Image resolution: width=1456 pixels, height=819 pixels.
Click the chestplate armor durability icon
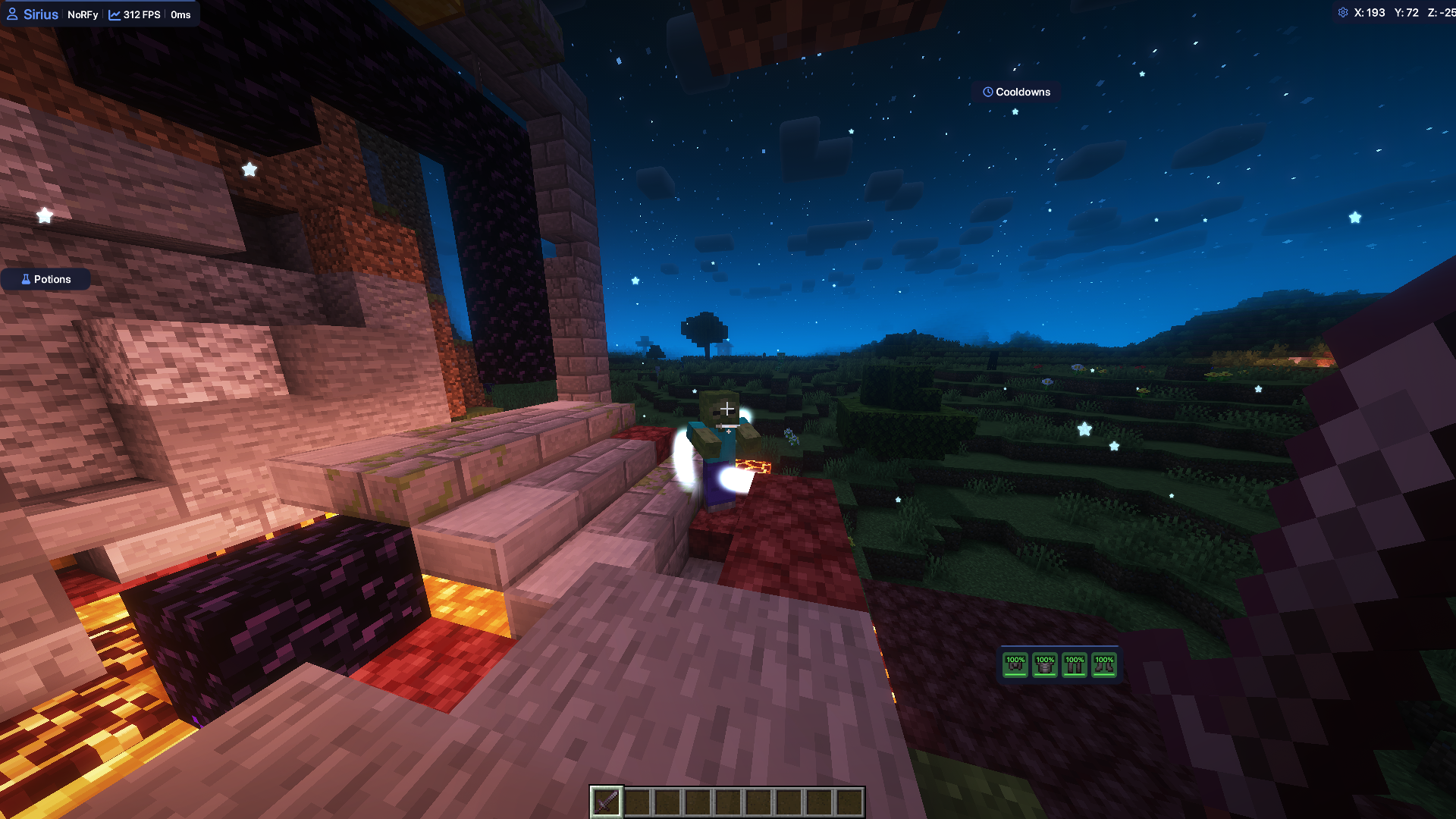[1045, 664]
